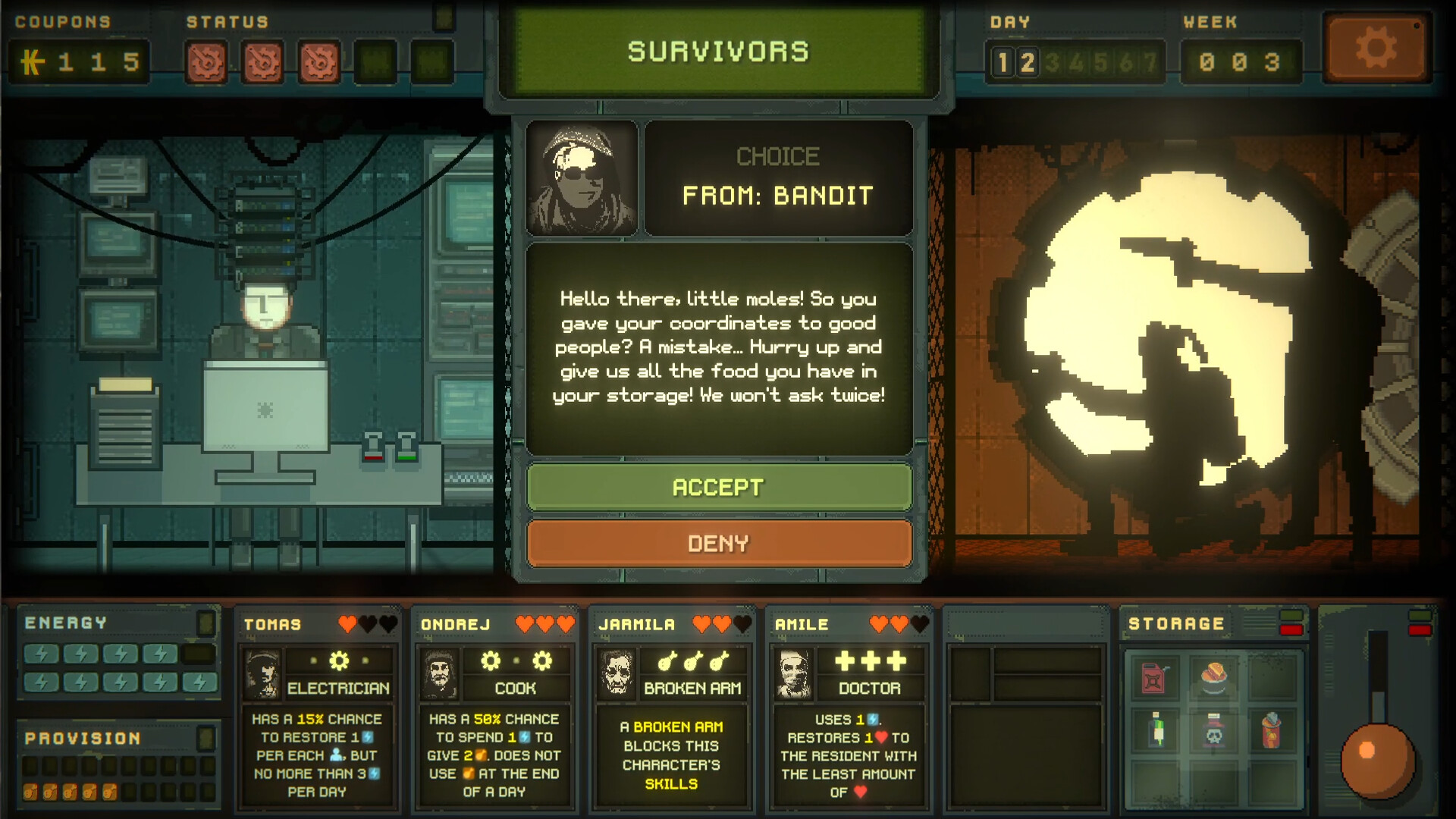Select Tomas the electrician's card
Image resolution: width=1456 pixels, height=819 pixels.
(x=317, y=707)
